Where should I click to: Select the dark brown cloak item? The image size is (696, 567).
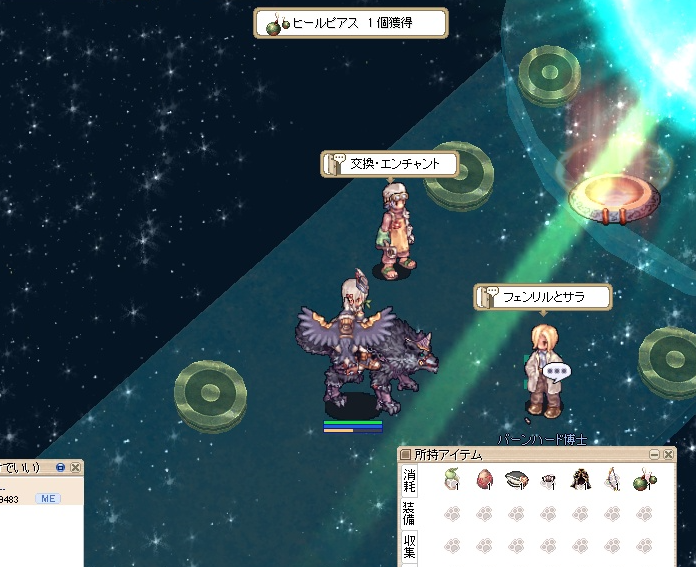pyautogui.click(x=580, y=480)
